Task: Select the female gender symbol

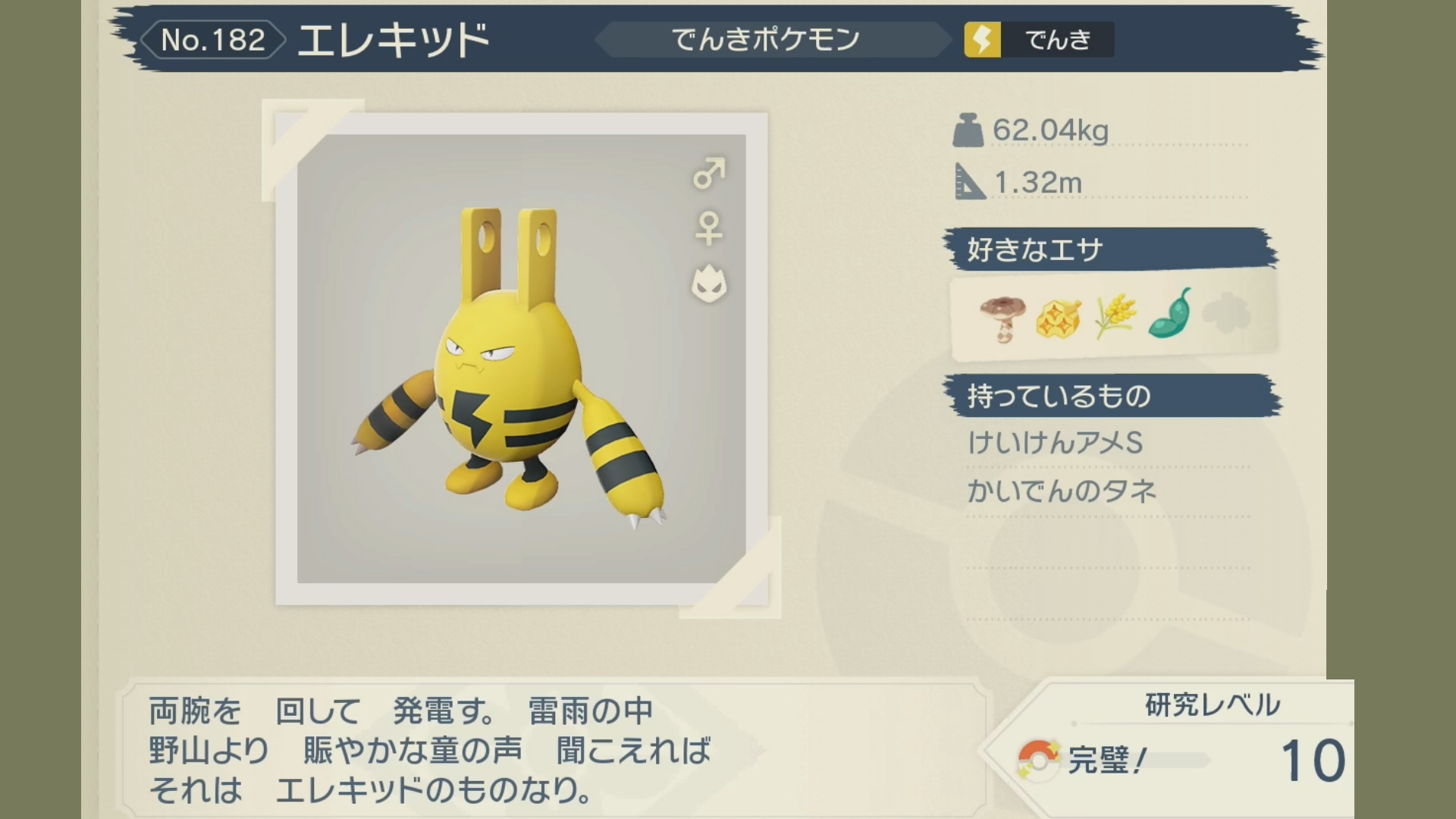Action: click(709, 228)
